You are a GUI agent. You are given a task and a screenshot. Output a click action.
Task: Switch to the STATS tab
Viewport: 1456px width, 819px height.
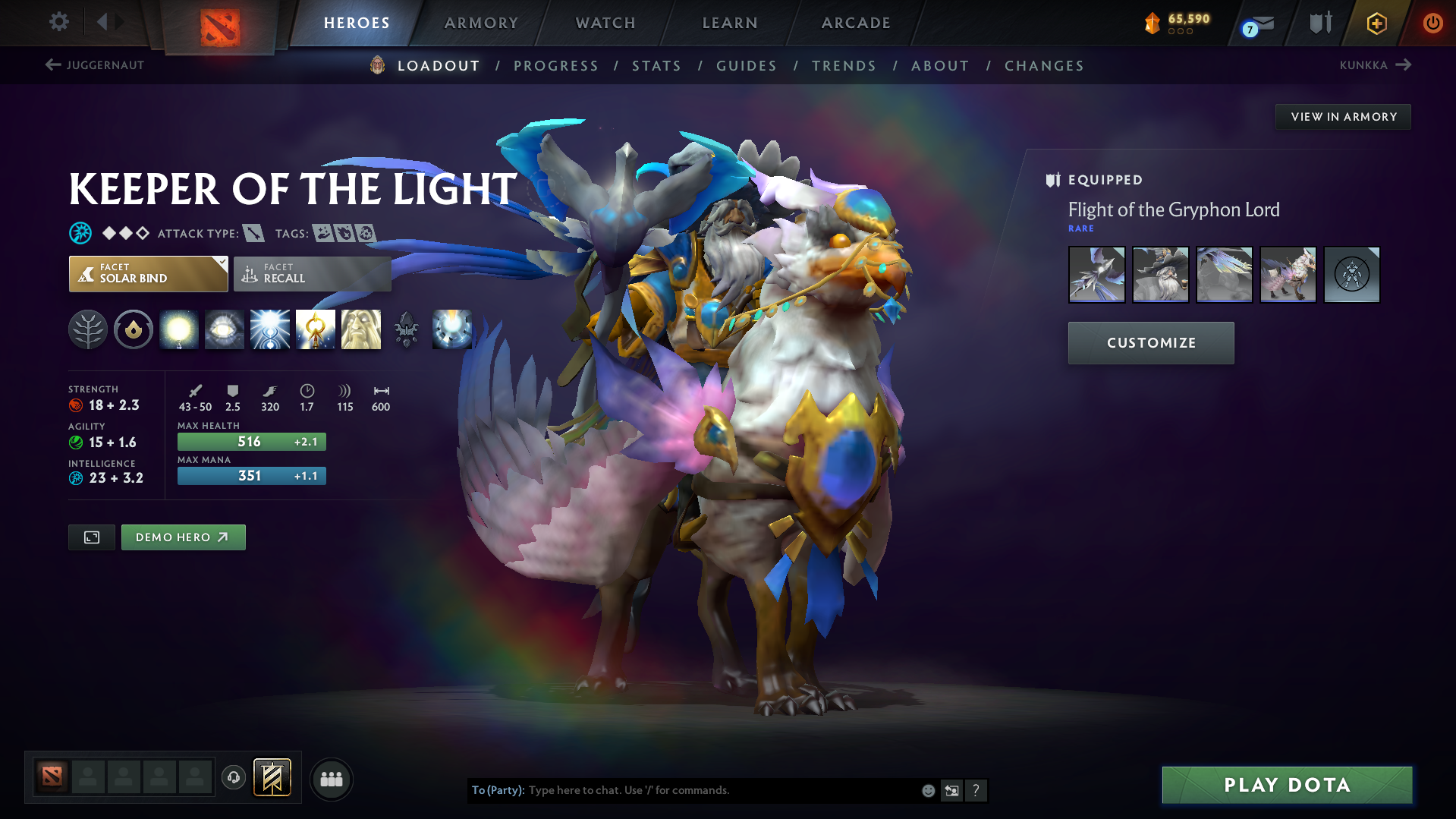point(656,66)
